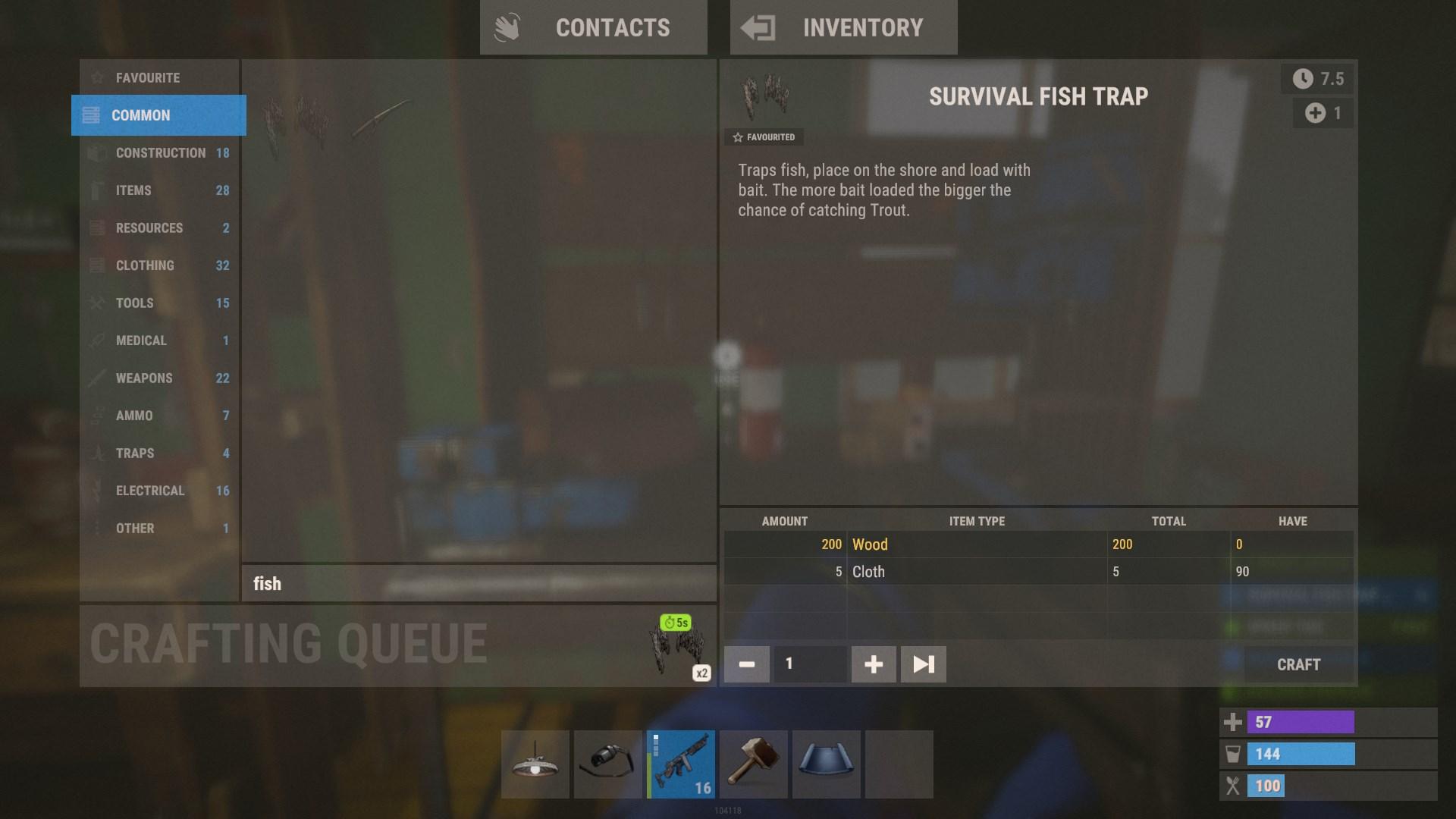
Task: Set craft quantity to maximum
Action: coord(923,665)
